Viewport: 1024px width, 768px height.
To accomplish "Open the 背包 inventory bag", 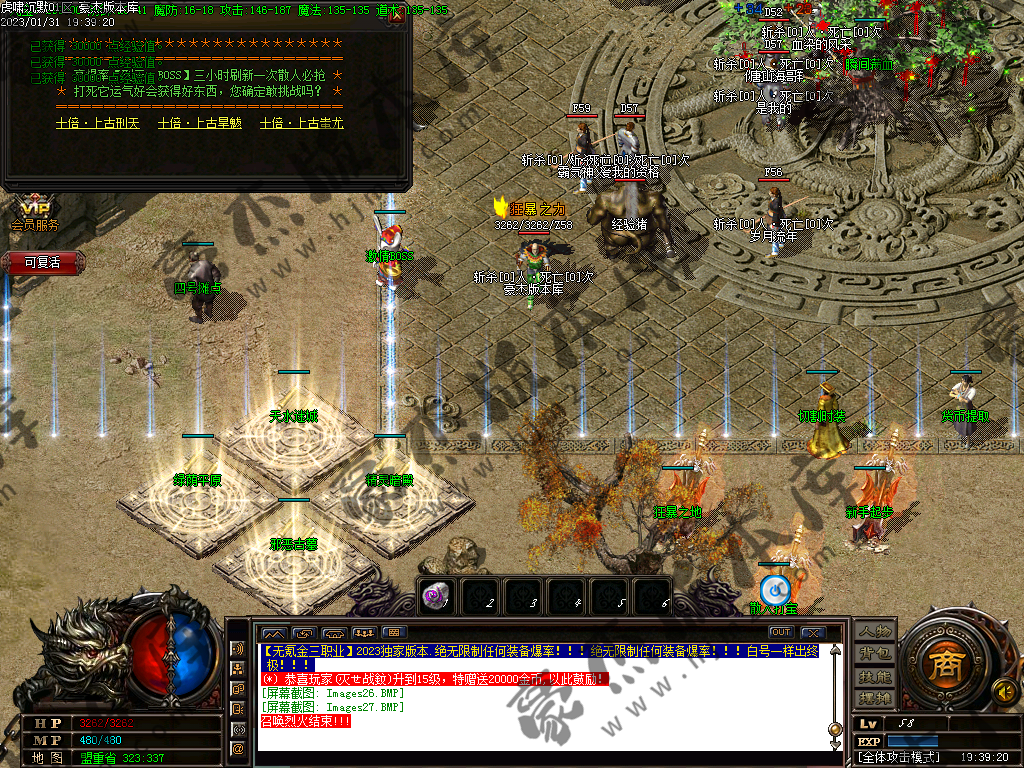I will (875, 654).
